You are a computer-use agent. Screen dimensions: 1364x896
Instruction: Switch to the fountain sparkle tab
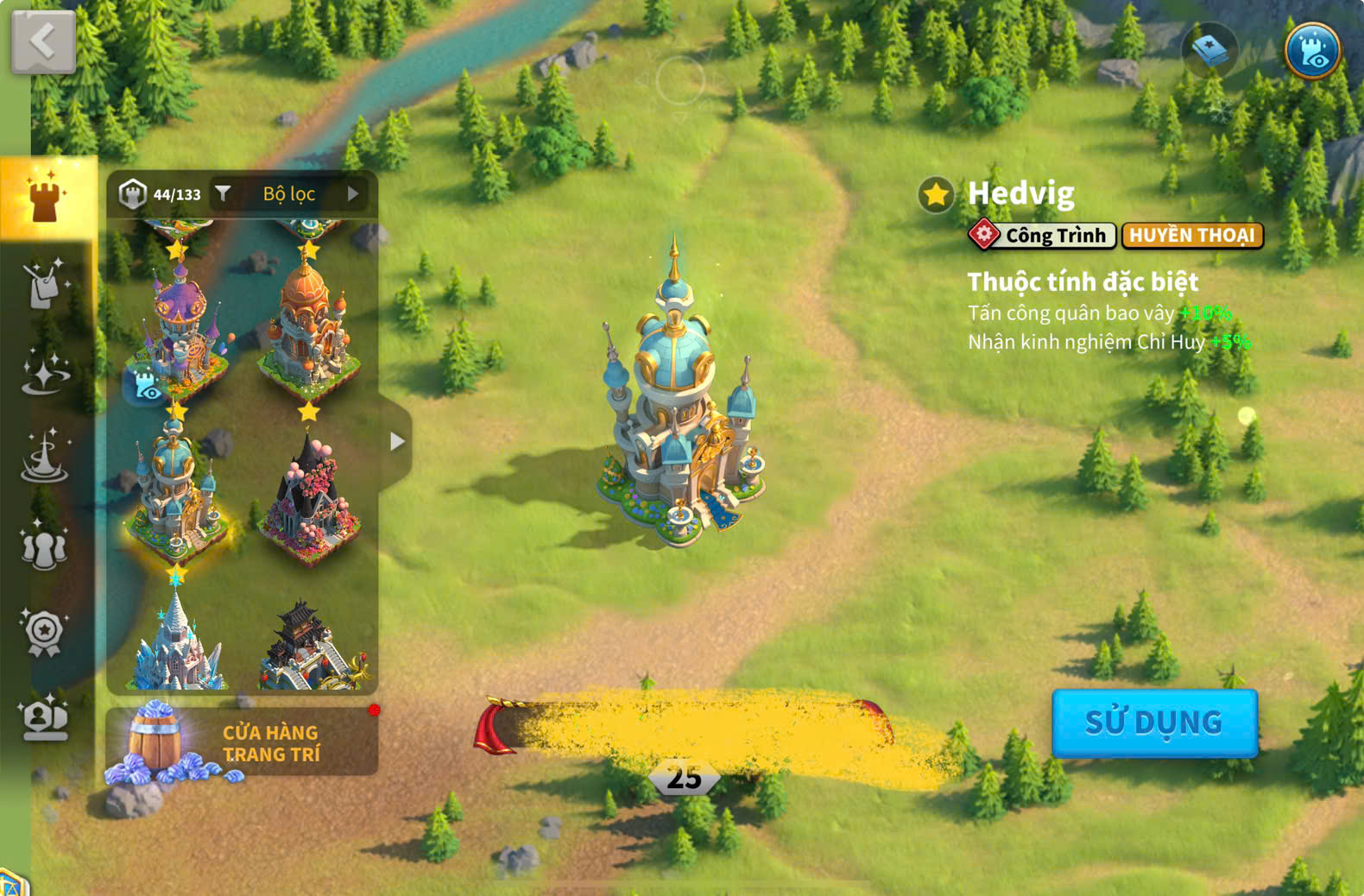[45, 457]
